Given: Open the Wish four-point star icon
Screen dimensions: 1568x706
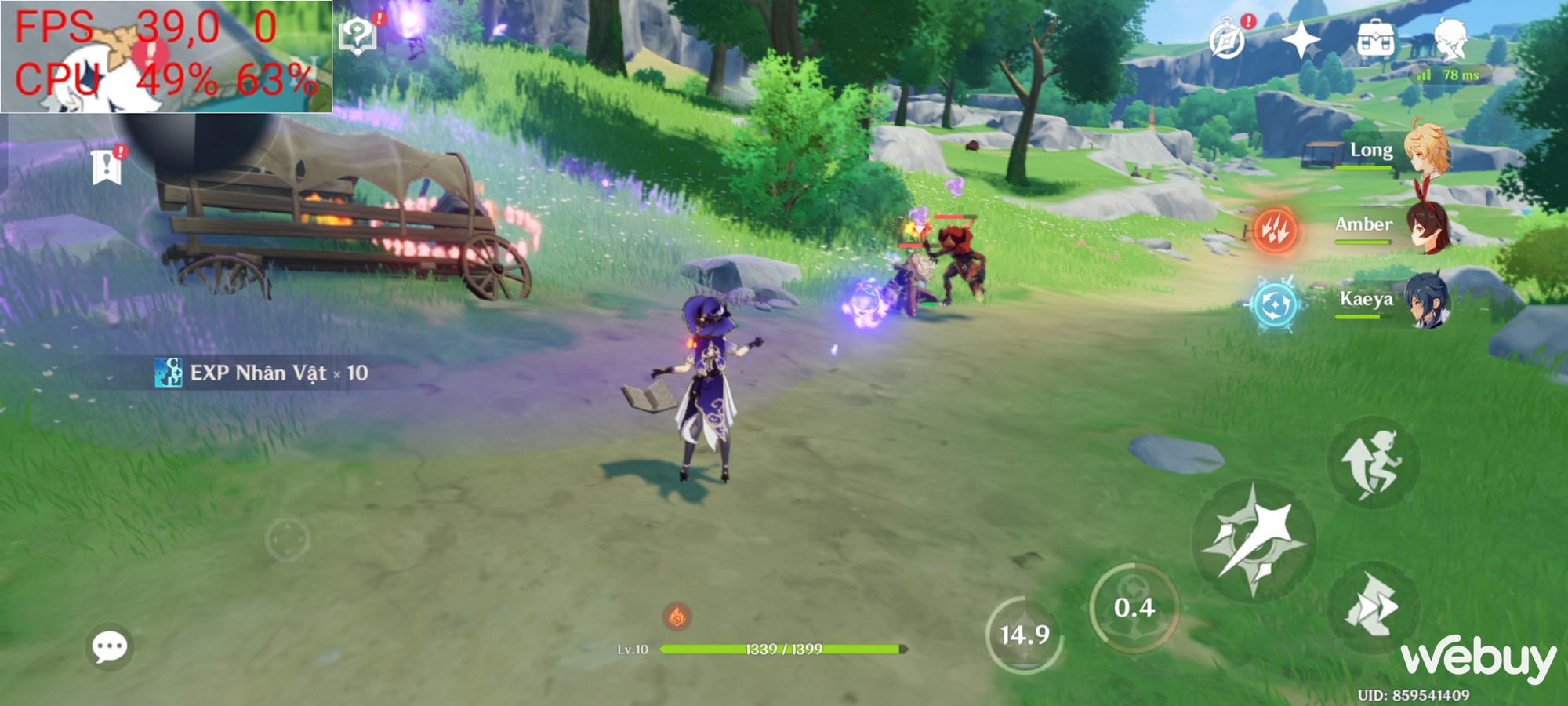Looking at the screenshot, I should pos(1301,39).
